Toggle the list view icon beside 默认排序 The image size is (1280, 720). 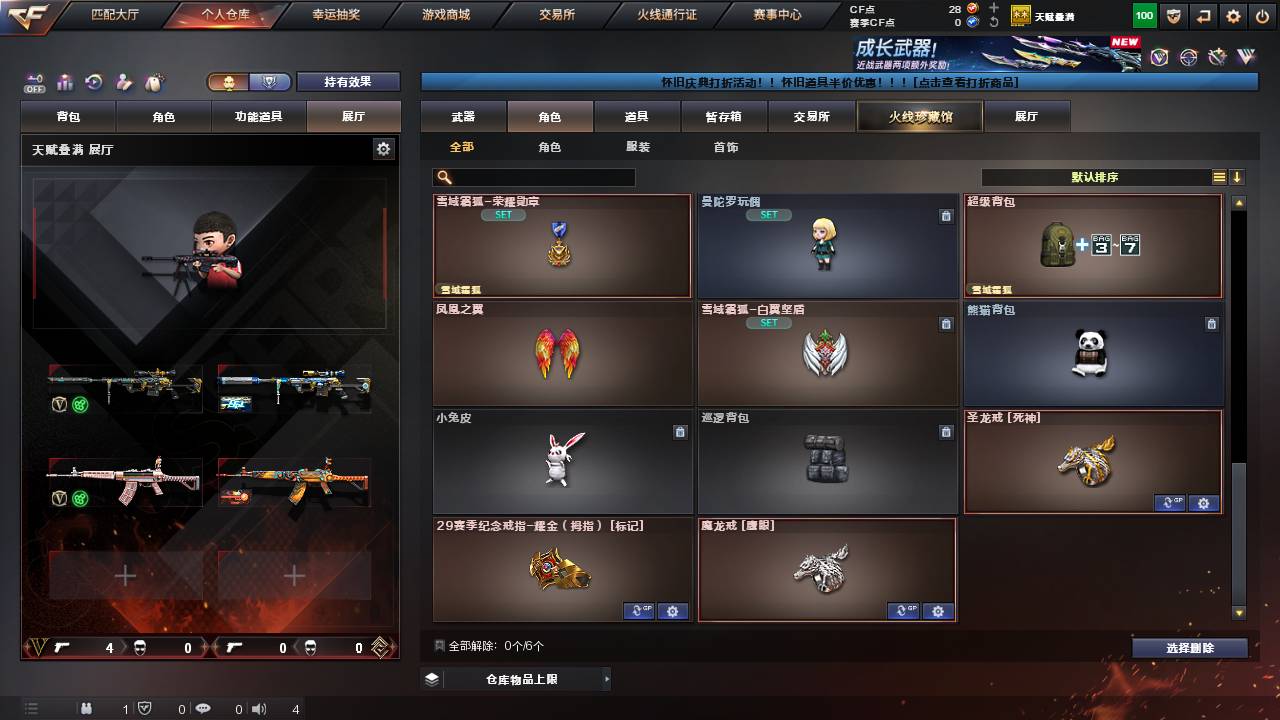(x=1218, y=177)
